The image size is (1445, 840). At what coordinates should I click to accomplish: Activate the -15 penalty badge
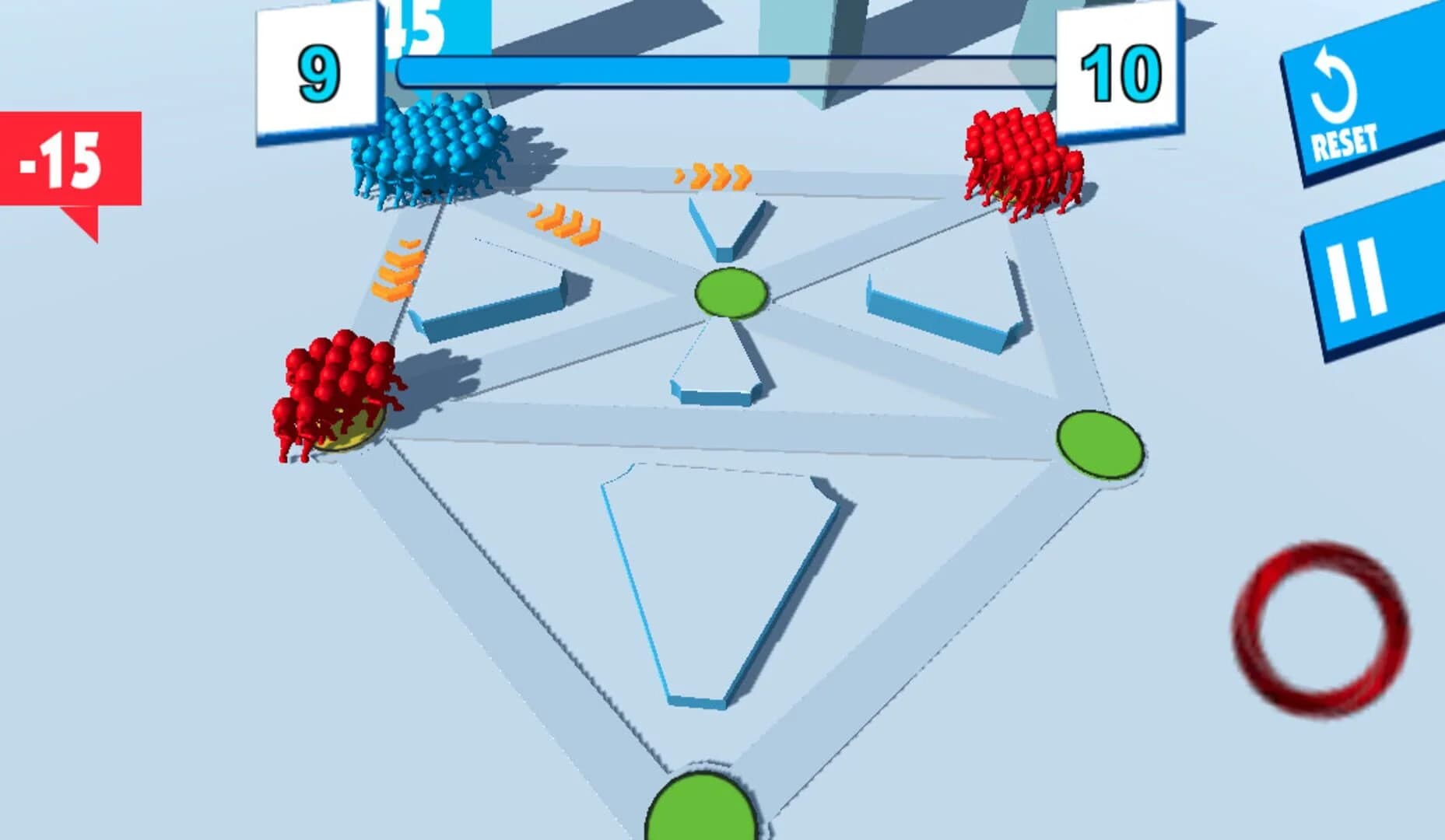tap(62, 161)
